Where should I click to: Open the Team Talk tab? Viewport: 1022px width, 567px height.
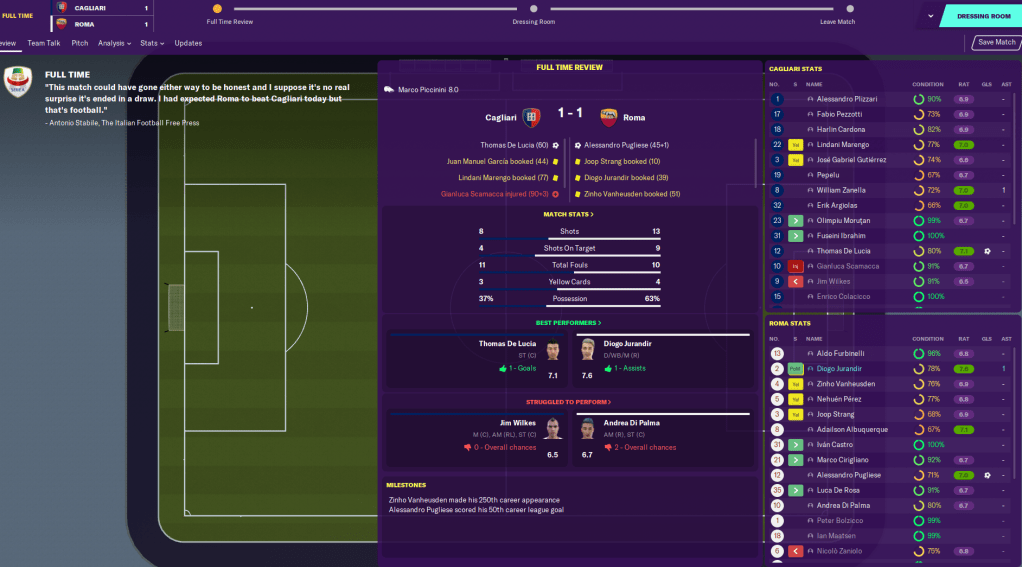pyautogui.click(x=44, y=43)
